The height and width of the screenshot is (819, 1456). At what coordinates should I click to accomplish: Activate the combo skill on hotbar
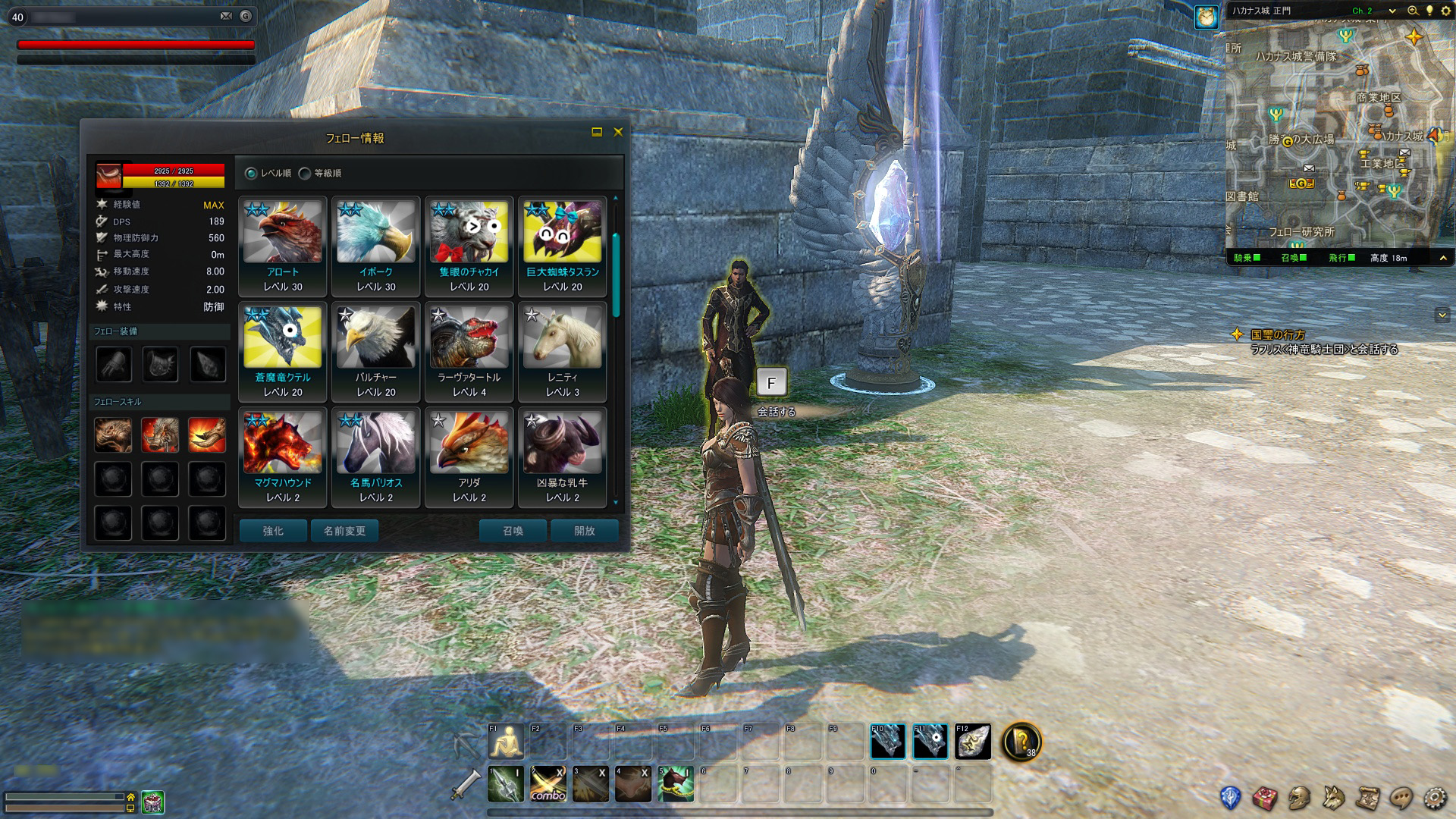(x=548, y=784)
